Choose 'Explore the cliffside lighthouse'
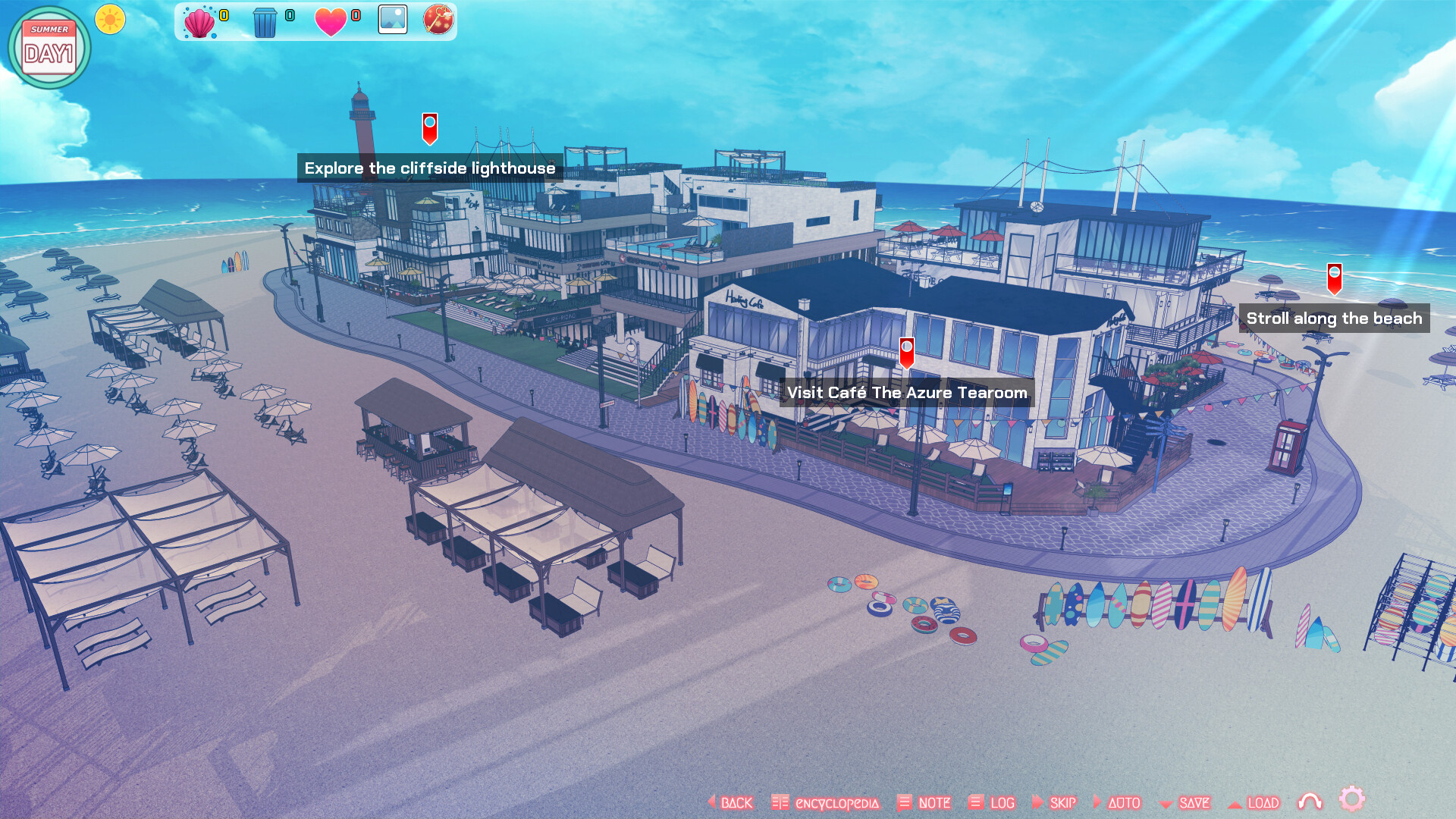Viewport: 1456px width, 819px height. tap(430, 129)
